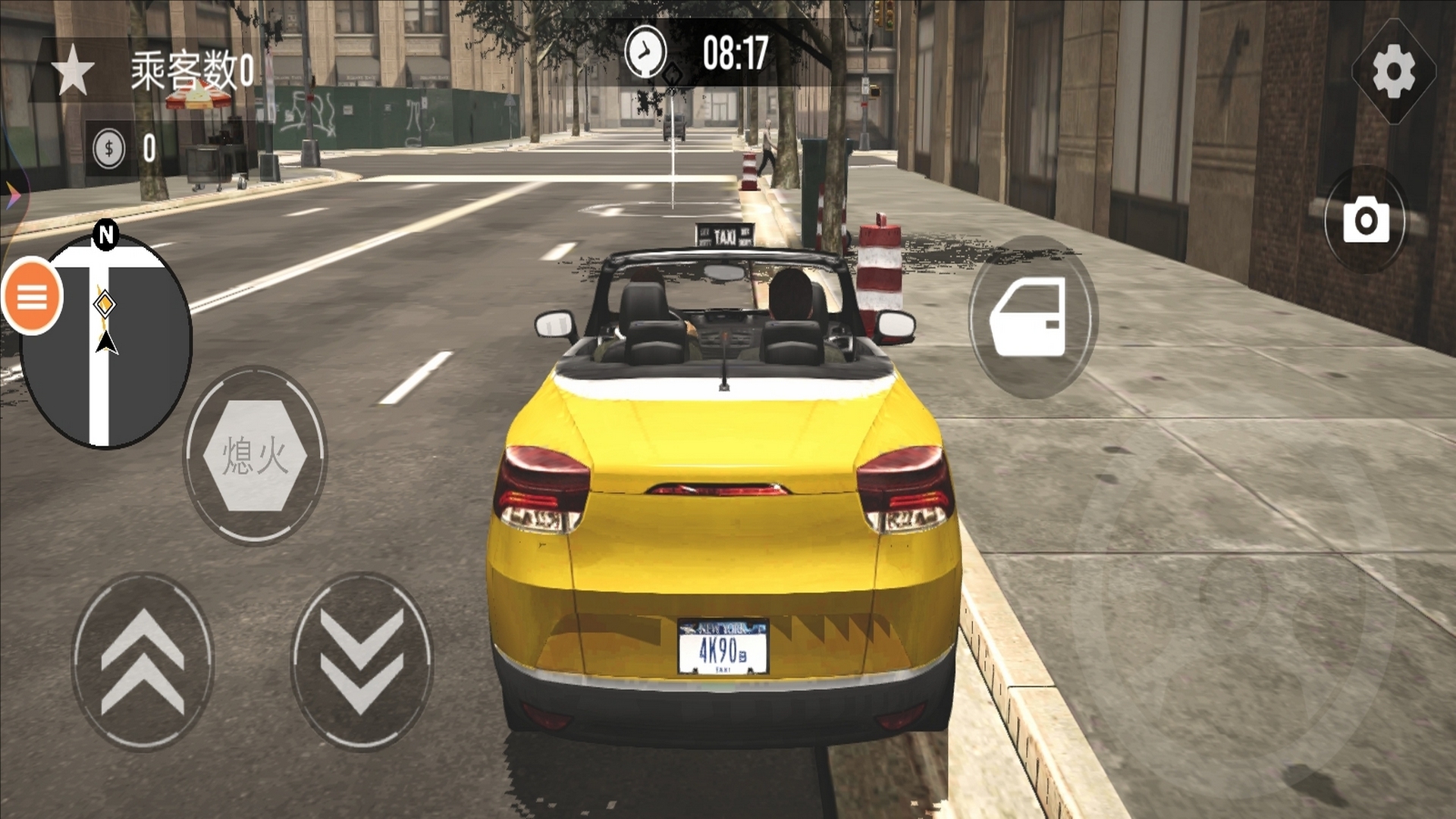Reverse with the double down-arrow pedal
The image size is (1456, 819).
point(362,662)
